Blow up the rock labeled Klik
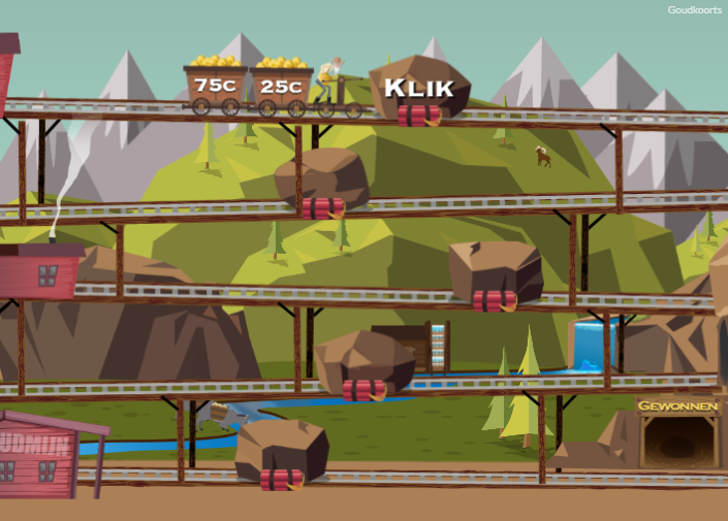The height and width of the screenshot is (521, 728). pos(419,91)
